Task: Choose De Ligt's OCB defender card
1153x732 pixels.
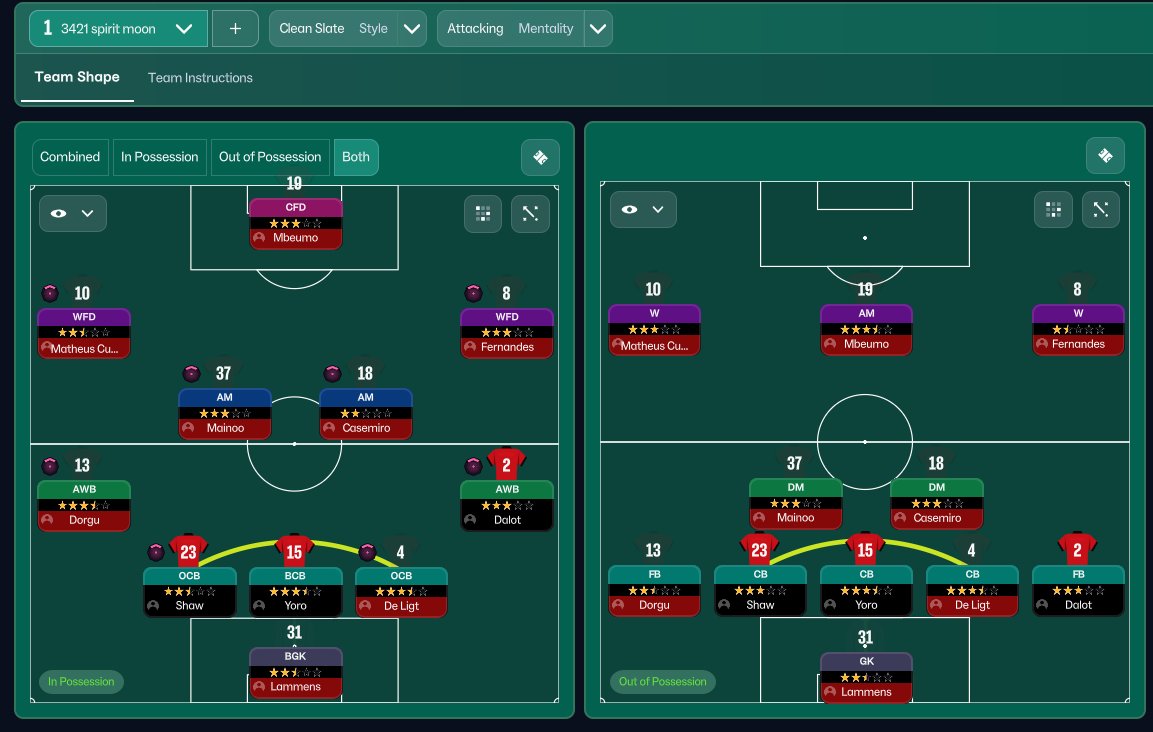Action: (x=402, y=591)
